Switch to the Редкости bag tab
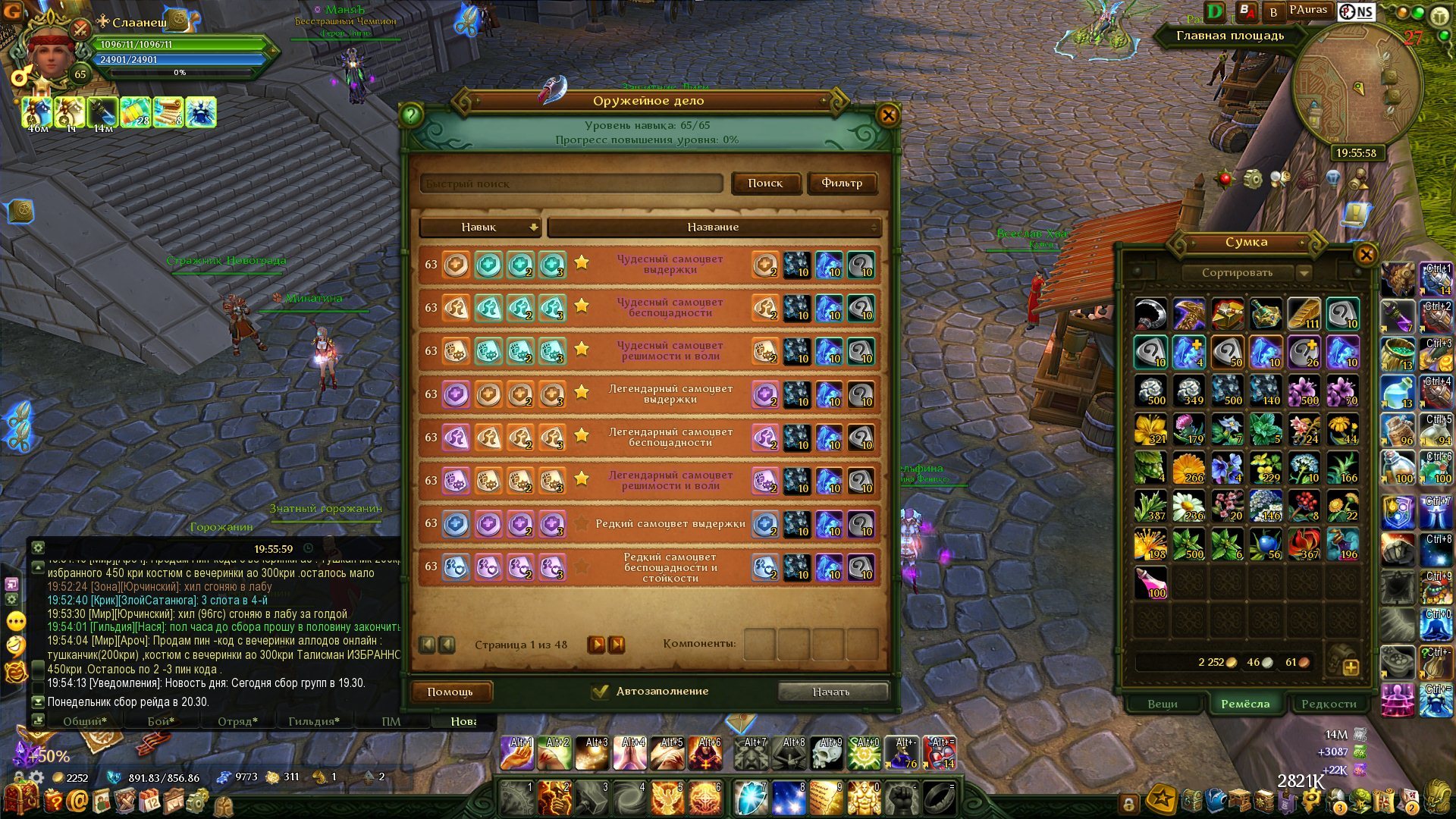Image resolution: width=1456 pixels, height=819 pixels. pyautogui.click(x=1329, y=704)
